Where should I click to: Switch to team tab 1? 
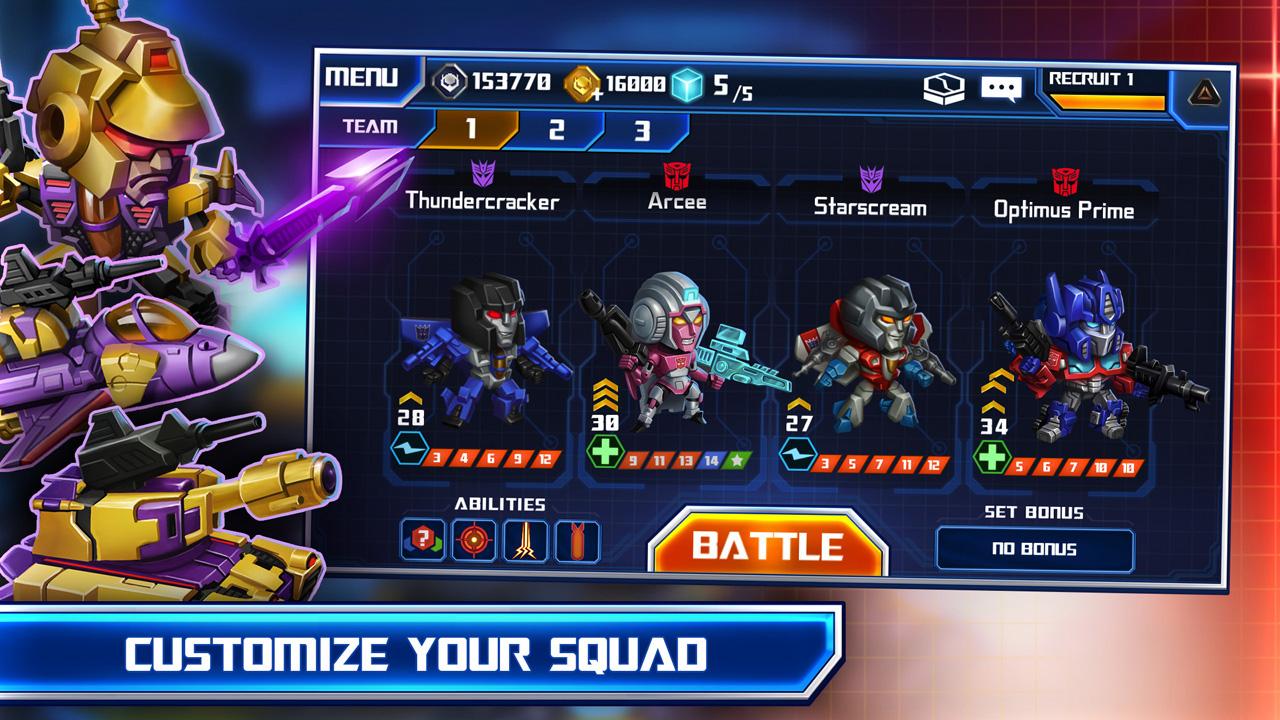[470, 129]
